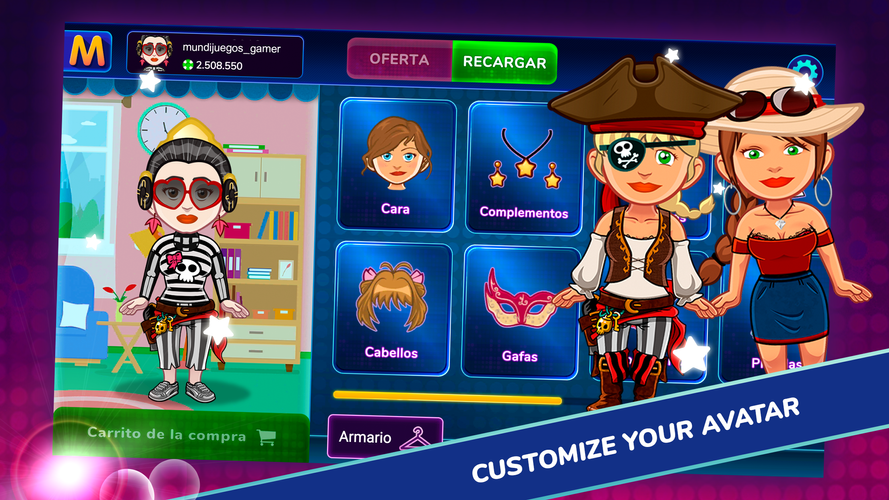The height and width of the screenshot is (500, 889).
Task: Tap the green RECARGAR button
Action: point(504,62)
